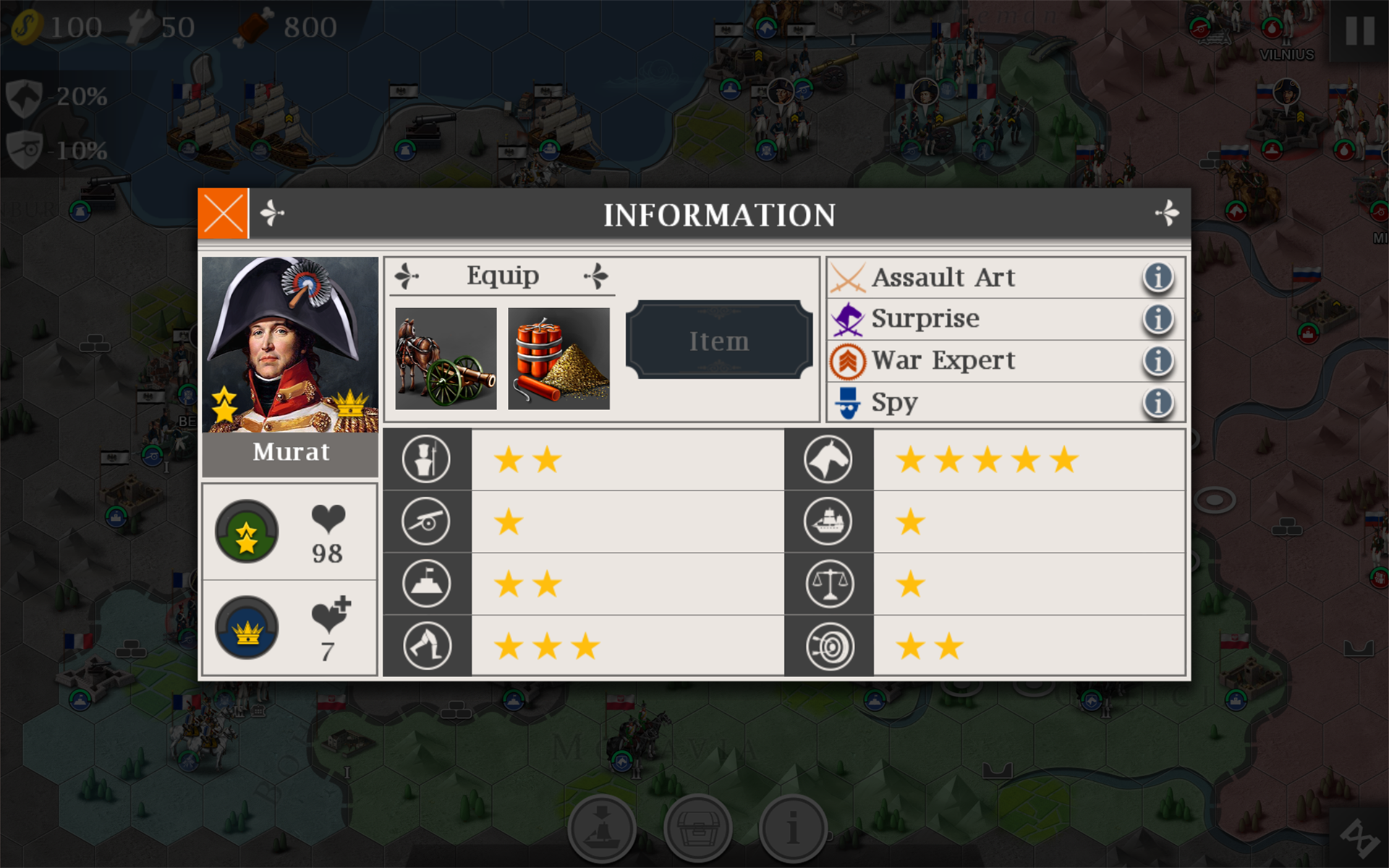
Task: Click the infantry stars stat icon
Action: pos(426,459)
